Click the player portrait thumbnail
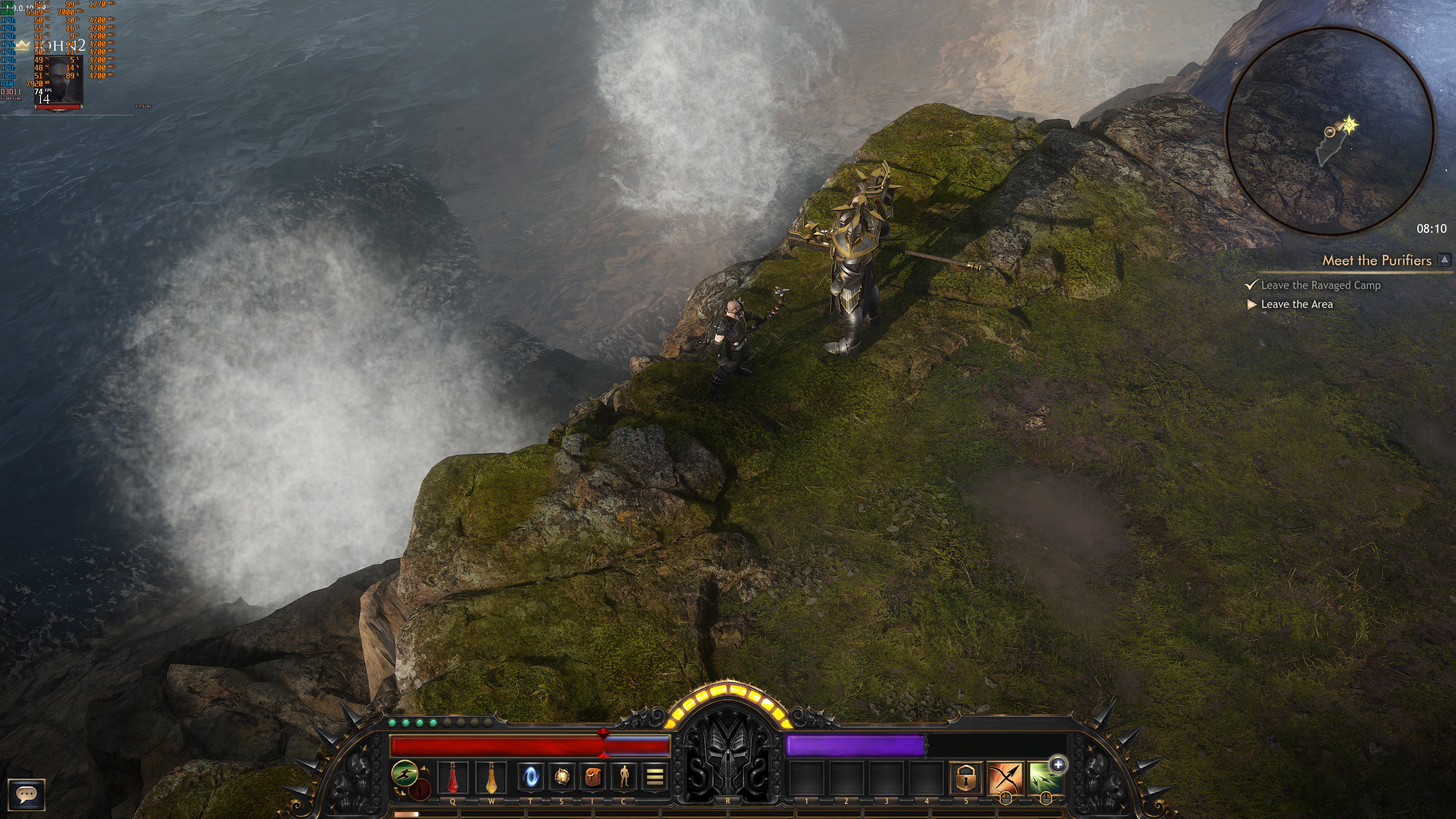 [60, 80]
